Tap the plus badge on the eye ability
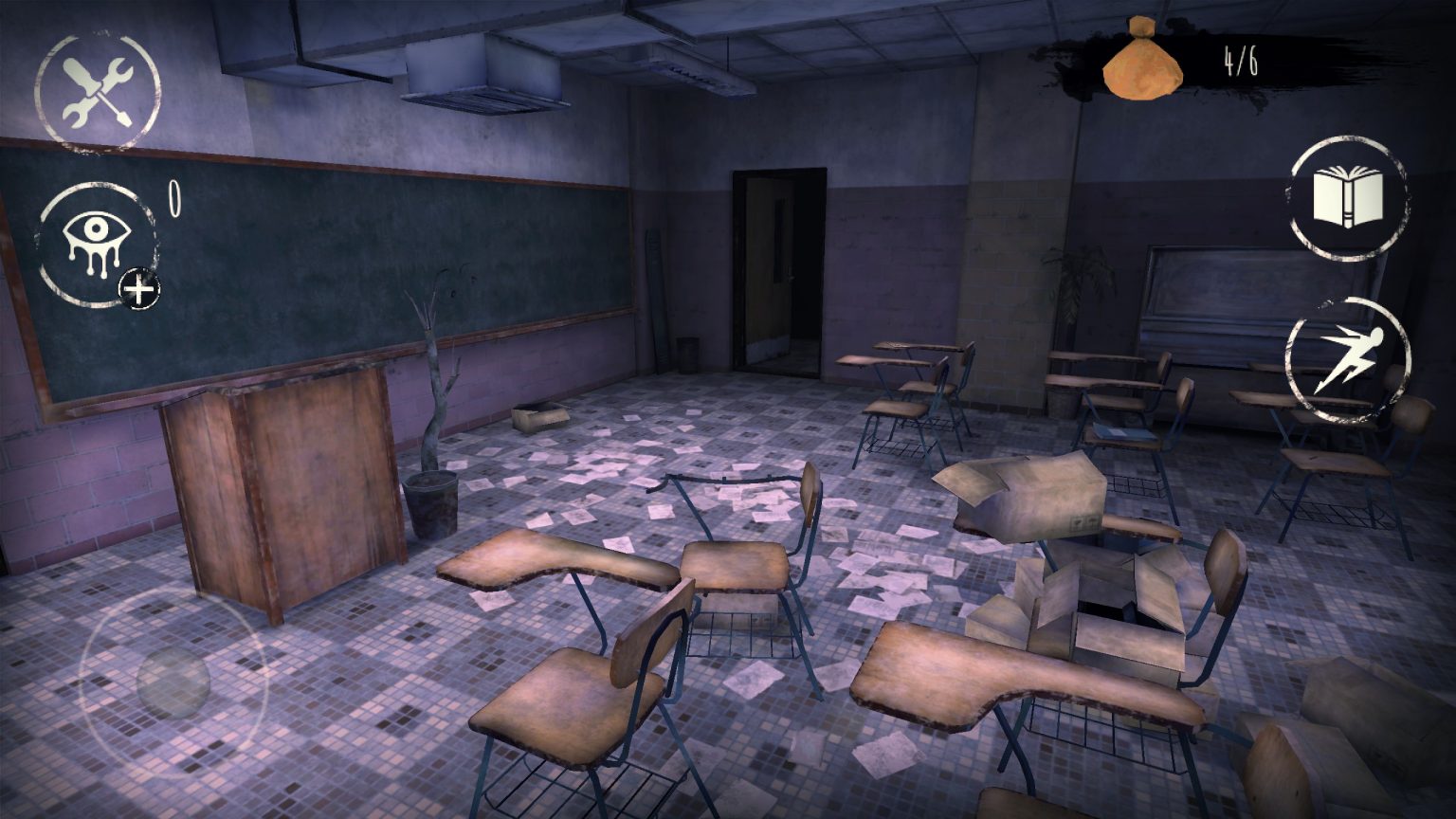Viewport: 1456px width, 819px height. (138, 286)
